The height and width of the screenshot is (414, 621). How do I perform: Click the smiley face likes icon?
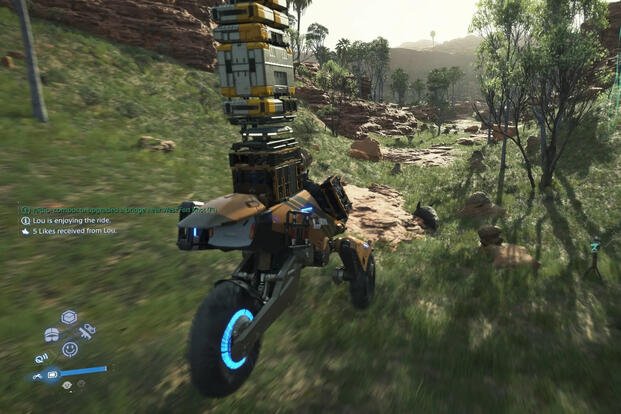point(70,349)
